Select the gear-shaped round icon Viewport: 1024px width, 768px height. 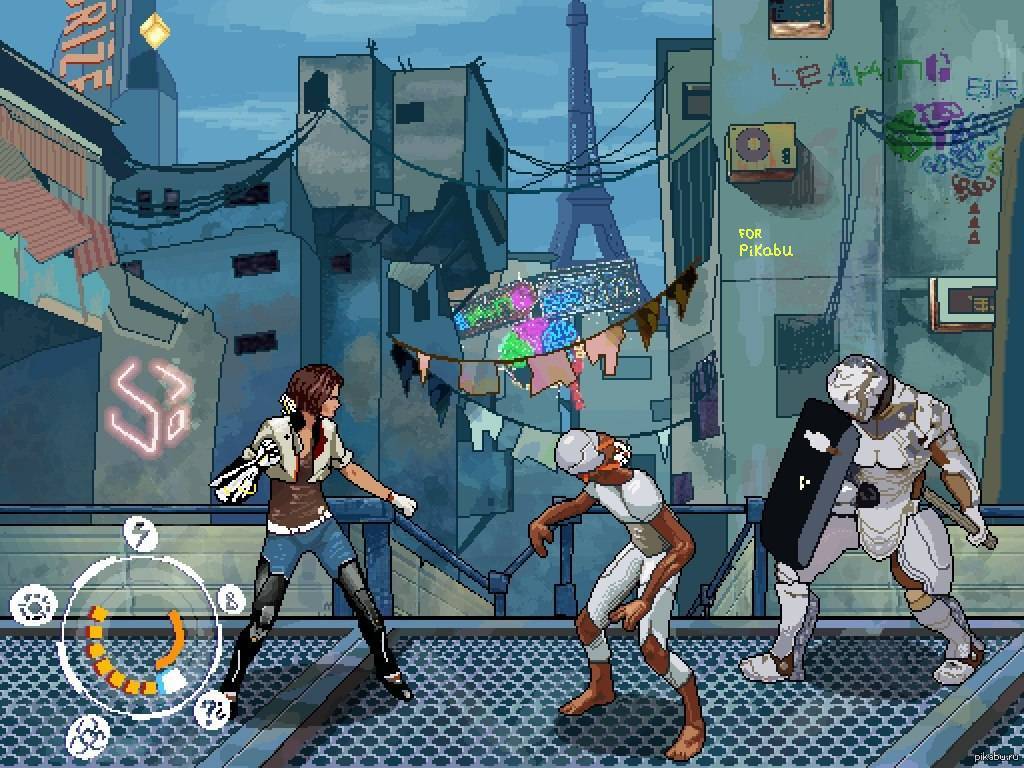(31, 606)
